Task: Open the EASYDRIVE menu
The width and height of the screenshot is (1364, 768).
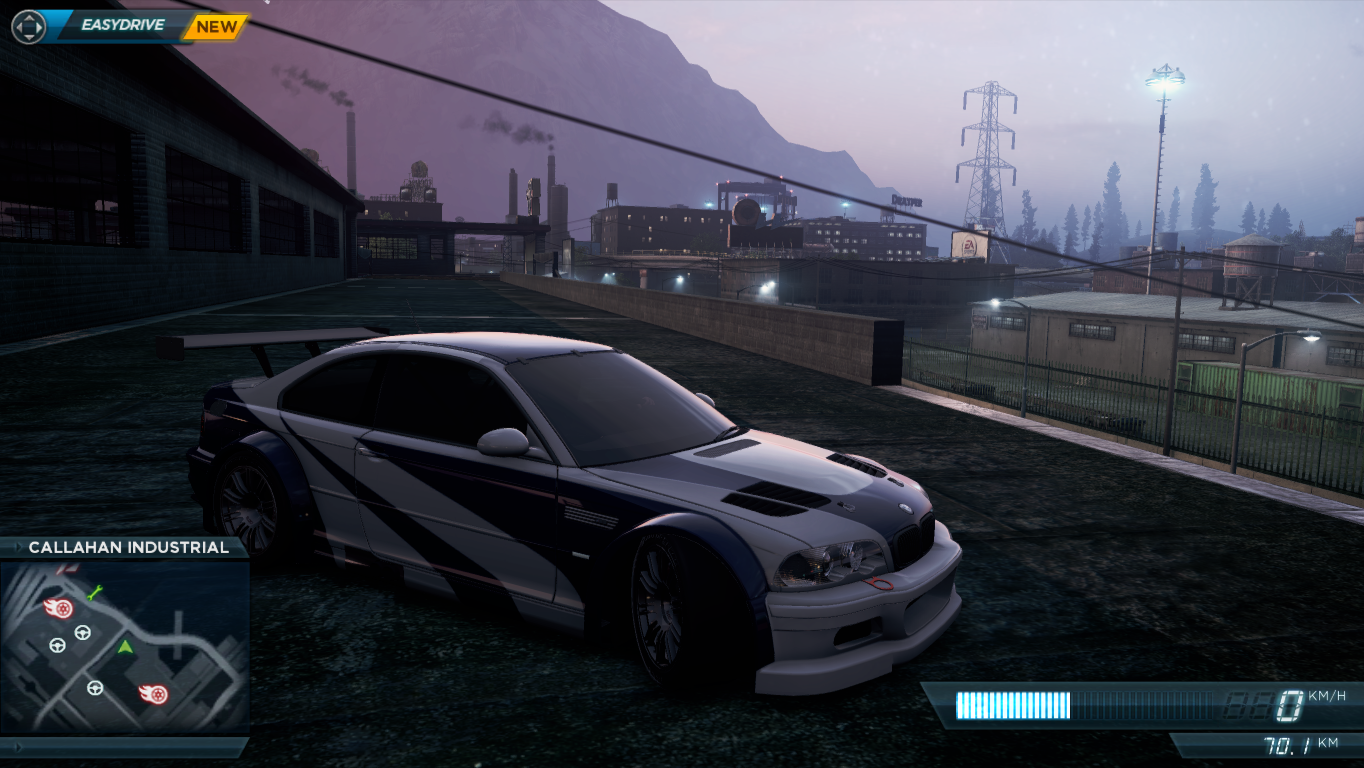Action: [x=122, y=25]
